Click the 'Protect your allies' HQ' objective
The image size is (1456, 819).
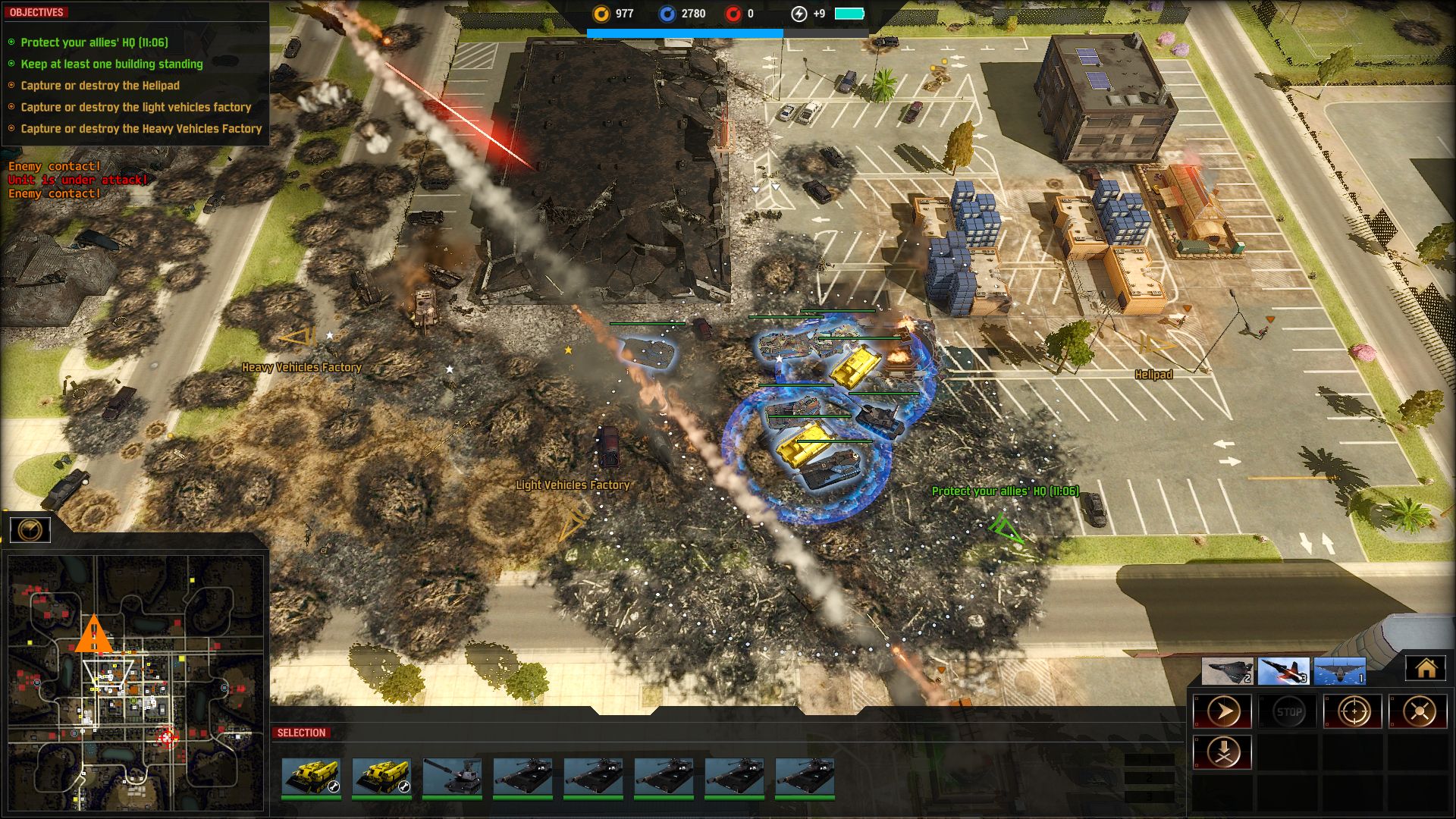tap(95, 42)
